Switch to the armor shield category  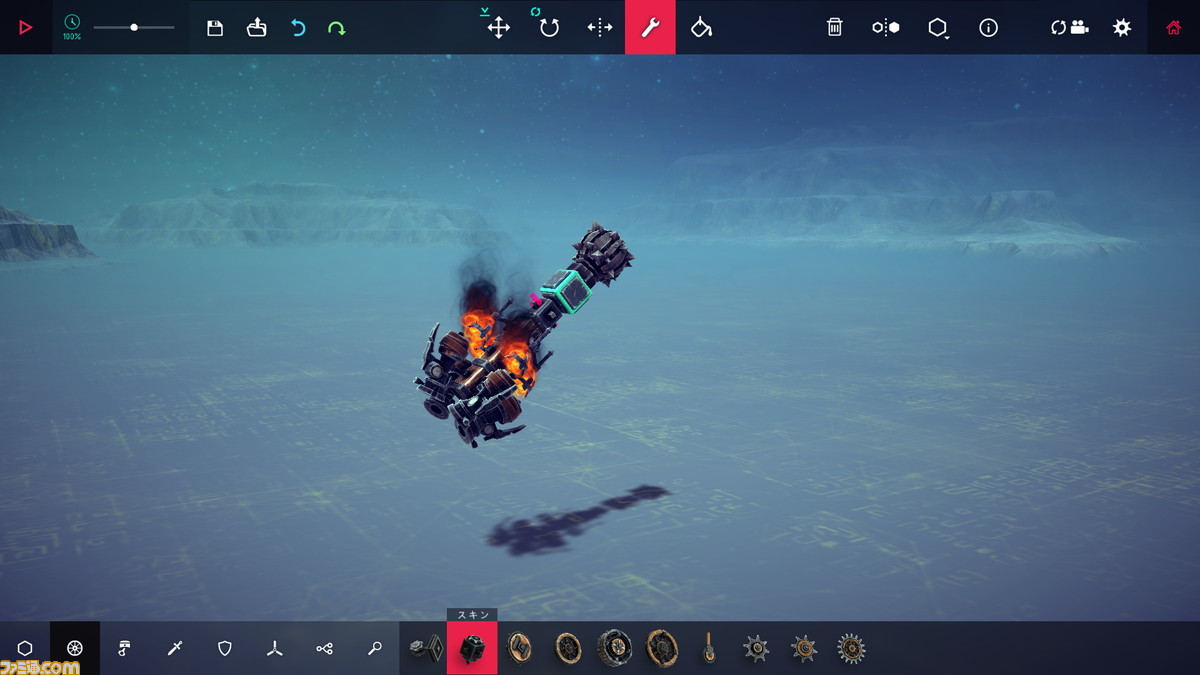(x=225, y=648)
